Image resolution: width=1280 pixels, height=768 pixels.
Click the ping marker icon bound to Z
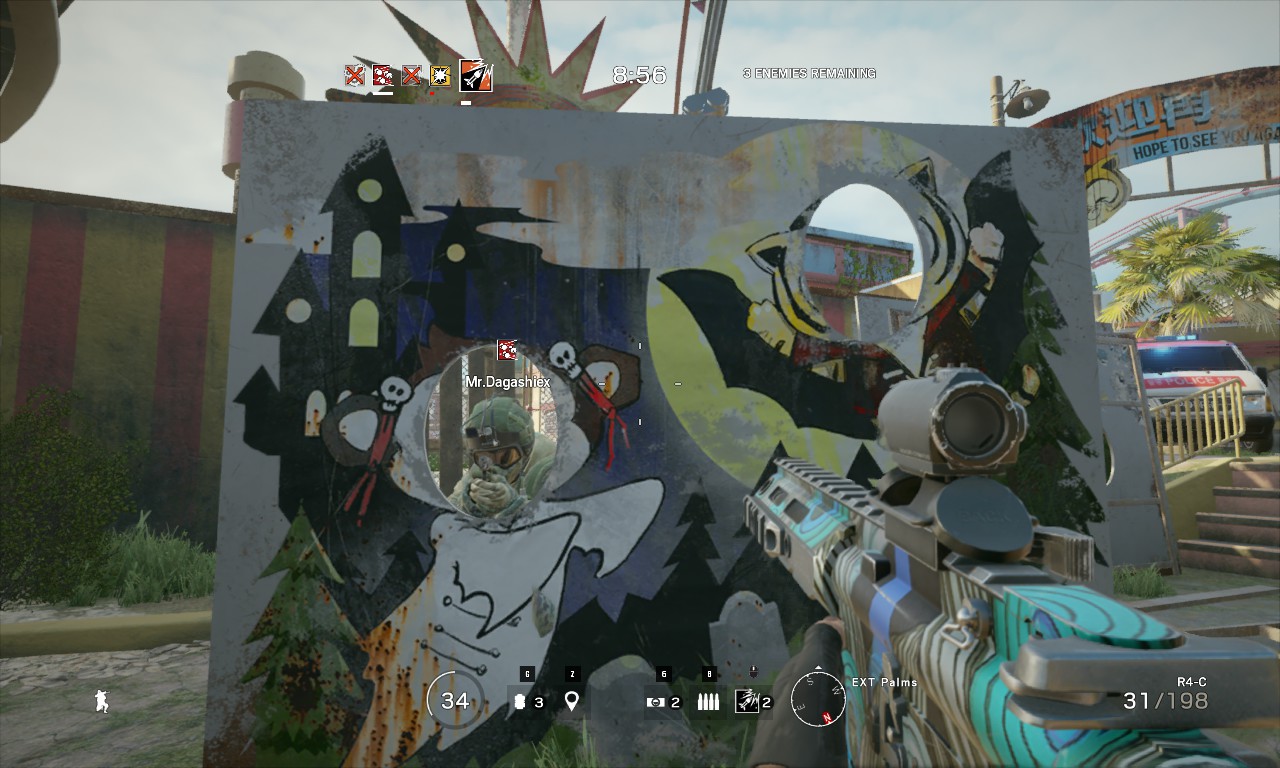572,702
